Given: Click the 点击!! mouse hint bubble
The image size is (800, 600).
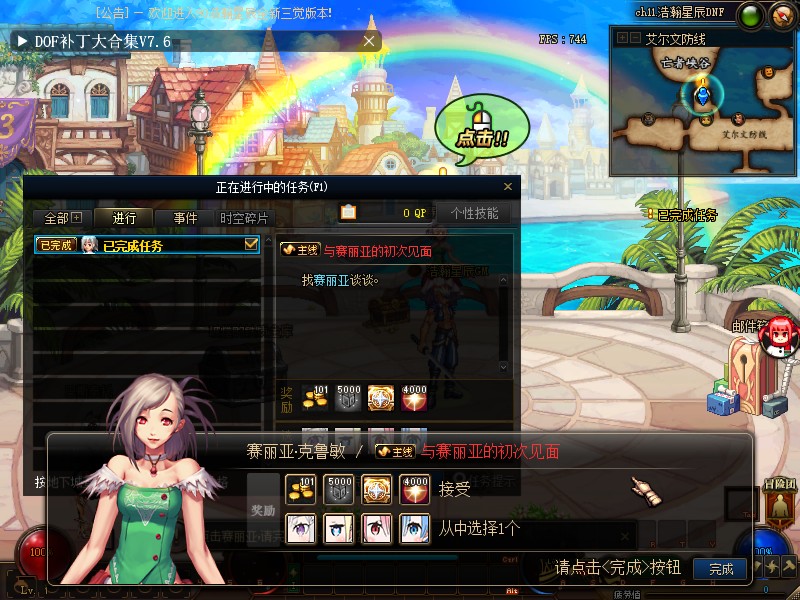Looking at the screenshot, I should pos(482,131).
